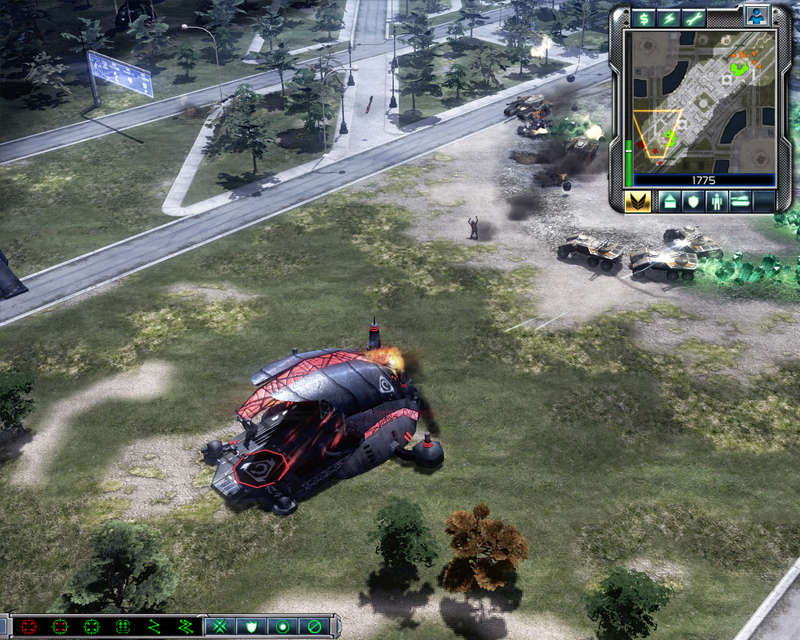Toggle the lightning bolt power mode button
Image resolution: width=800 pixels, height=640 pixels.
(x=668, y=18)
